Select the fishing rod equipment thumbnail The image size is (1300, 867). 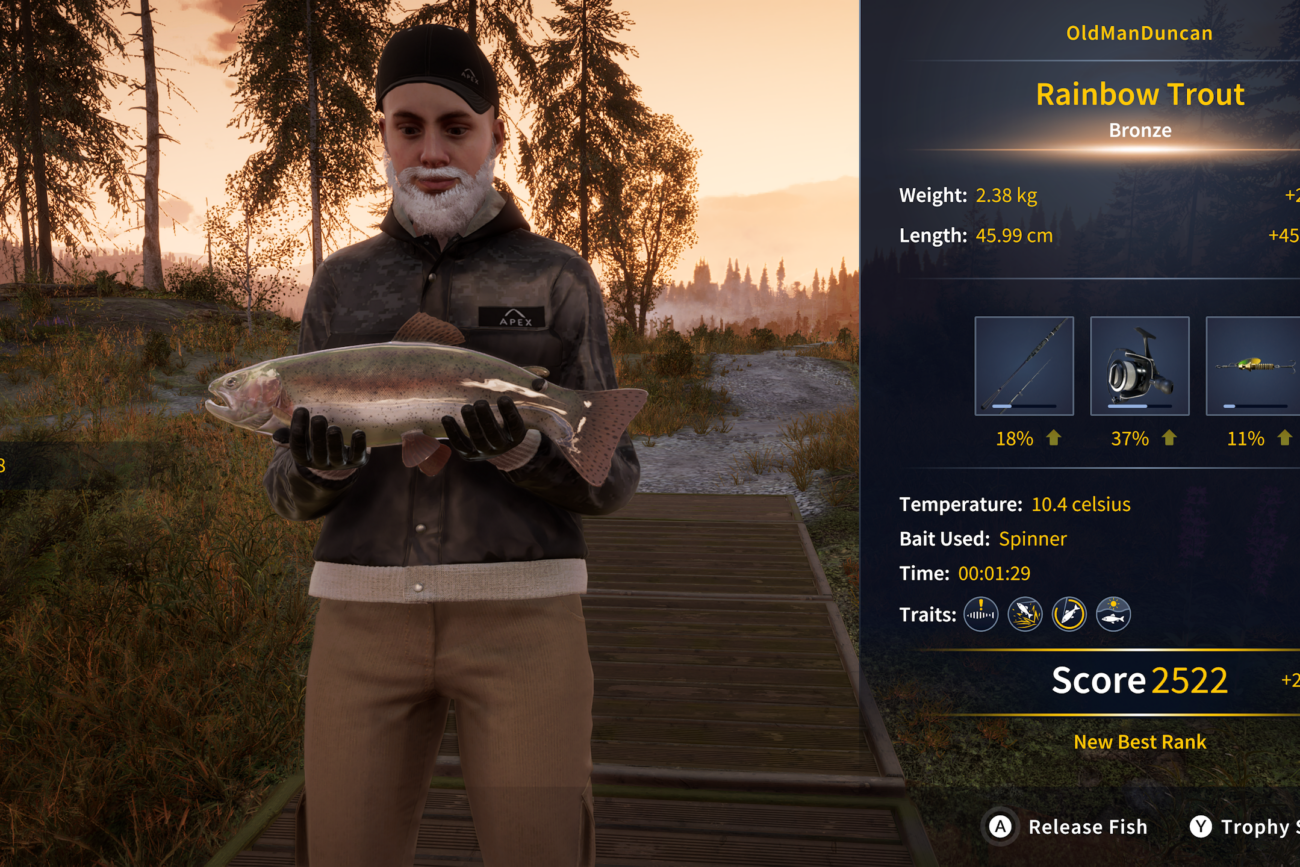click(x=1024, y=366)
